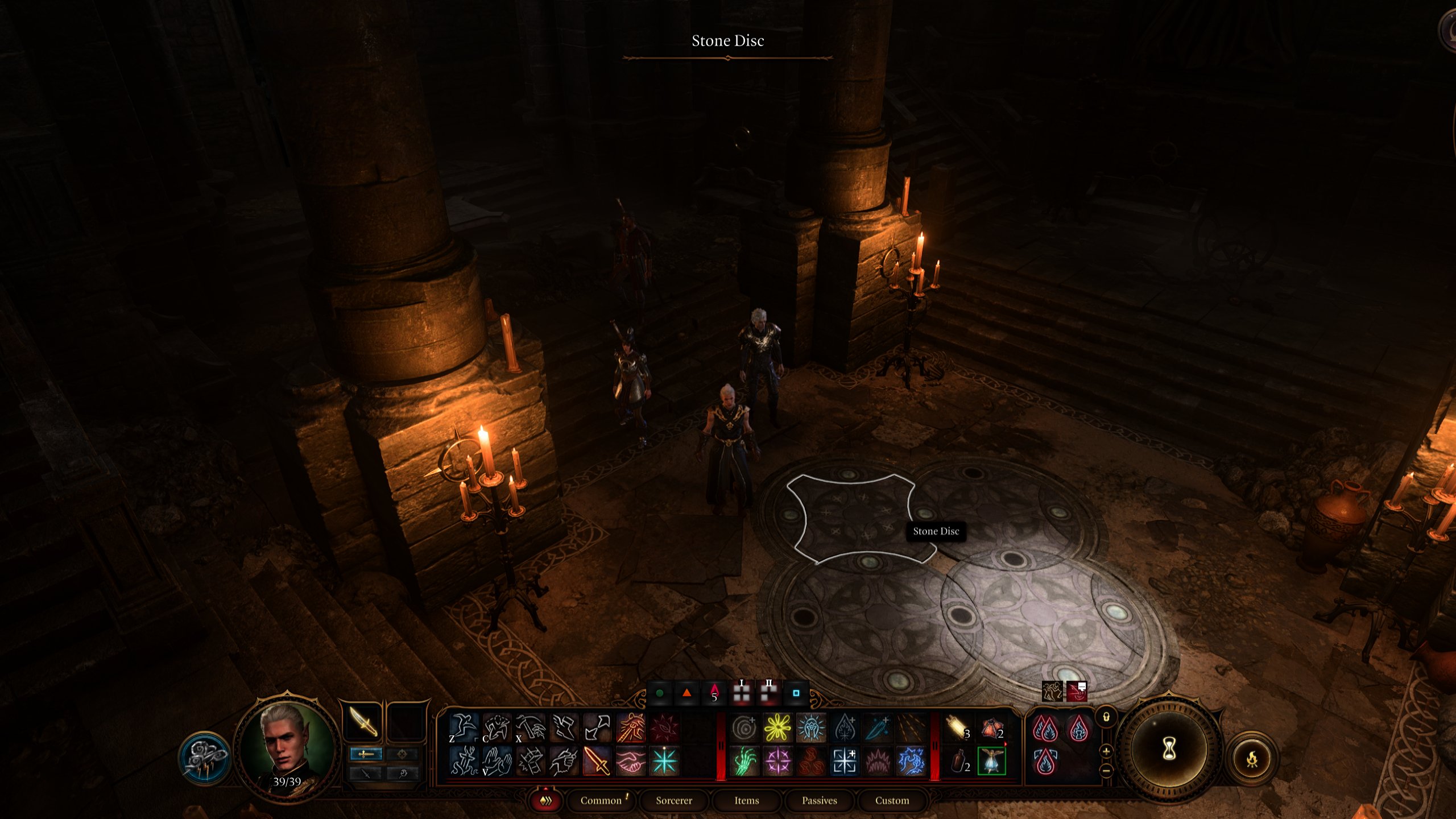Lock the hotbar with the padlock toggle
1456x819 pixels.
[1106, 717]
